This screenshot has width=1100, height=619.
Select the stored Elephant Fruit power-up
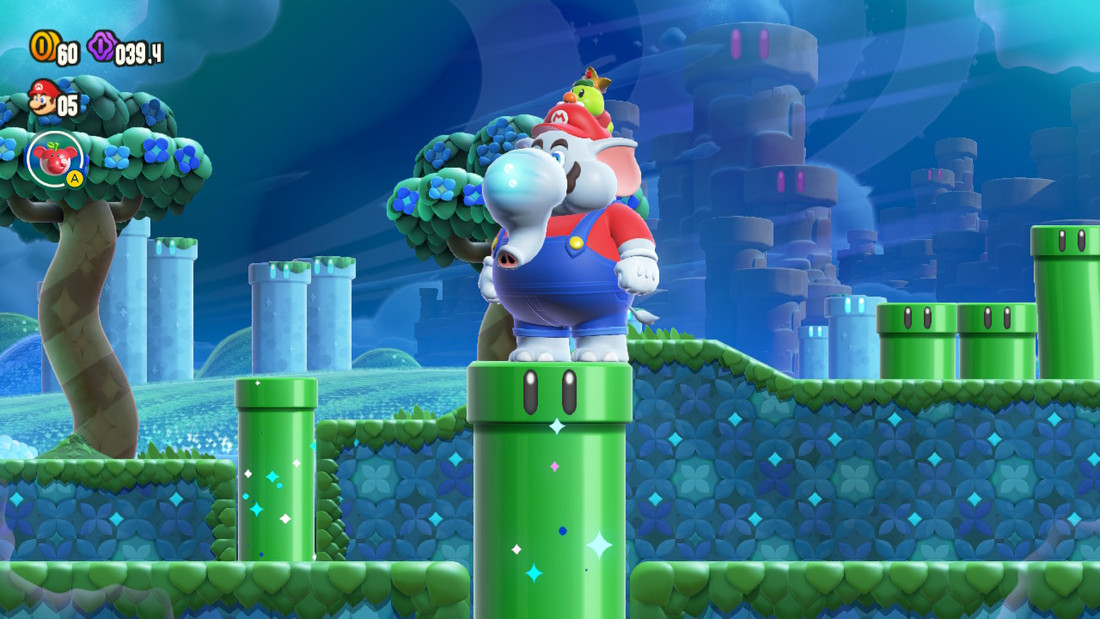click(x=54, y=158)
